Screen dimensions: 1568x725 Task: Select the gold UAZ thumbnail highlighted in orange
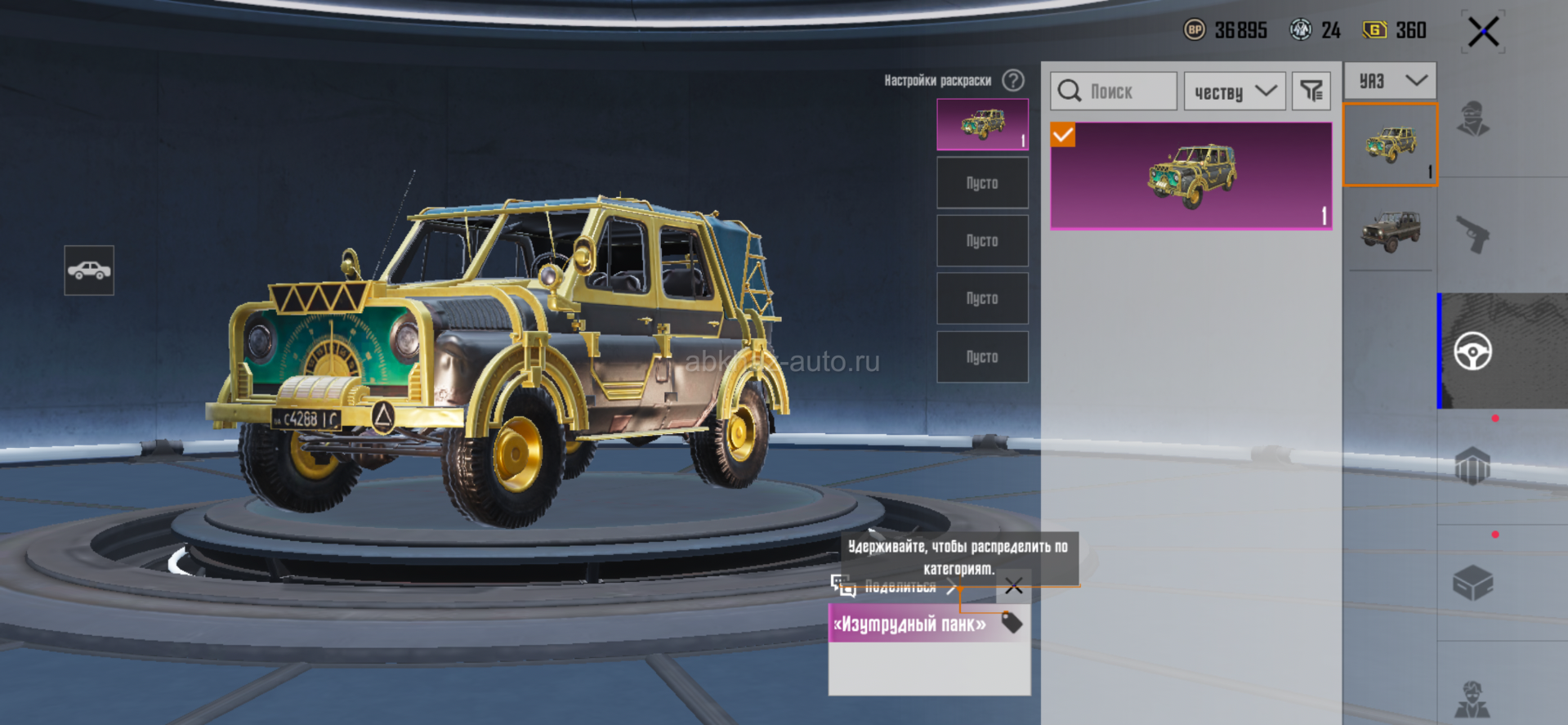click(1390, 145)
